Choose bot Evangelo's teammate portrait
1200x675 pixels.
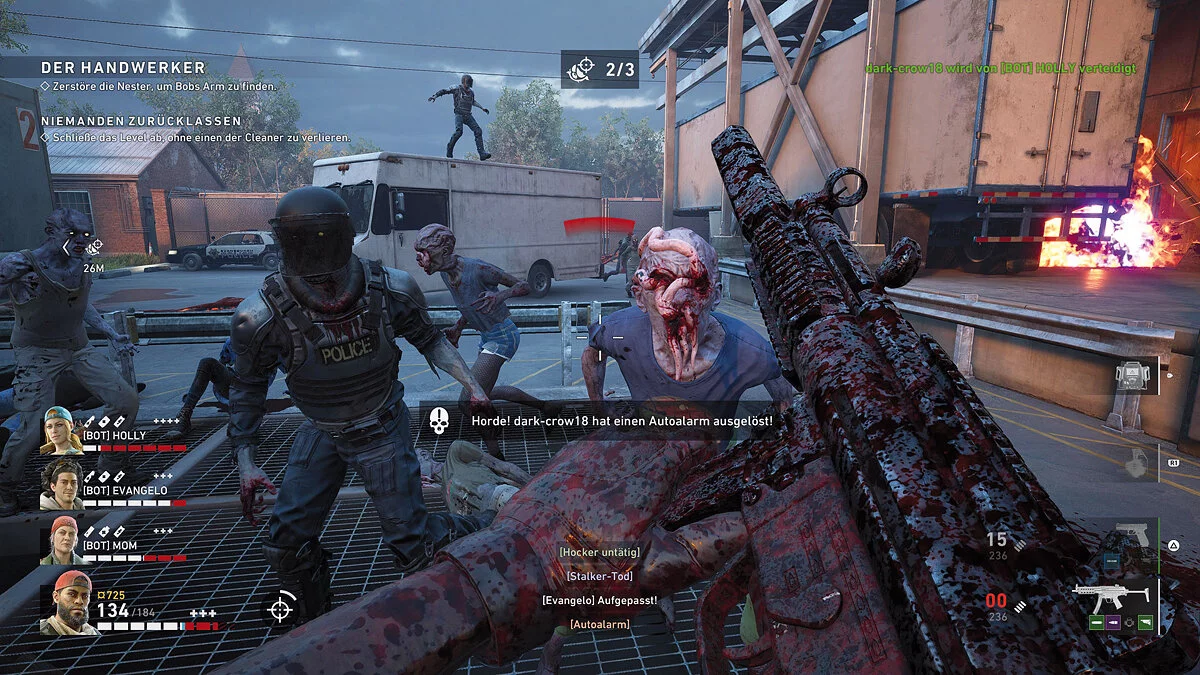(x=61, y=485)
